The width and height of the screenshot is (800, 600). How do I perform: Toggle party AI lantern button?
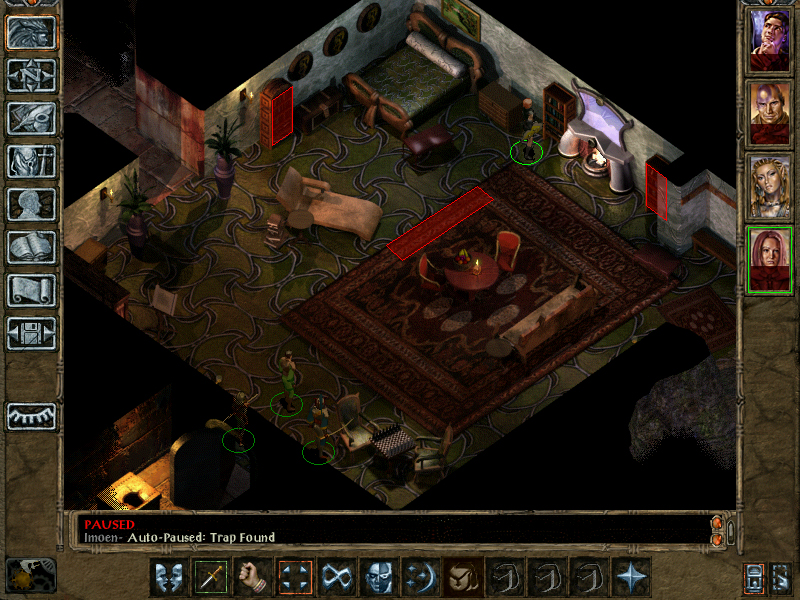click(755, 577)
